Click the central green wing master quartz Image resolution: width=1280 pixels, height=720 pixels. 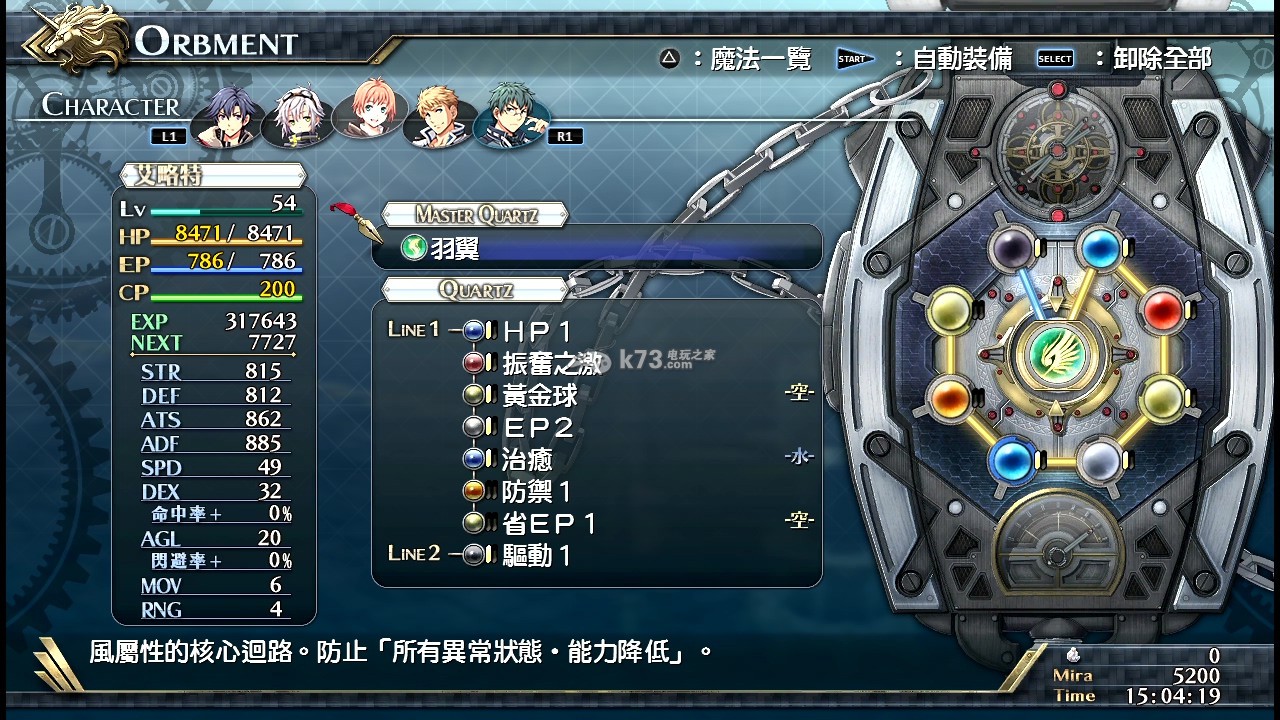1055,355
